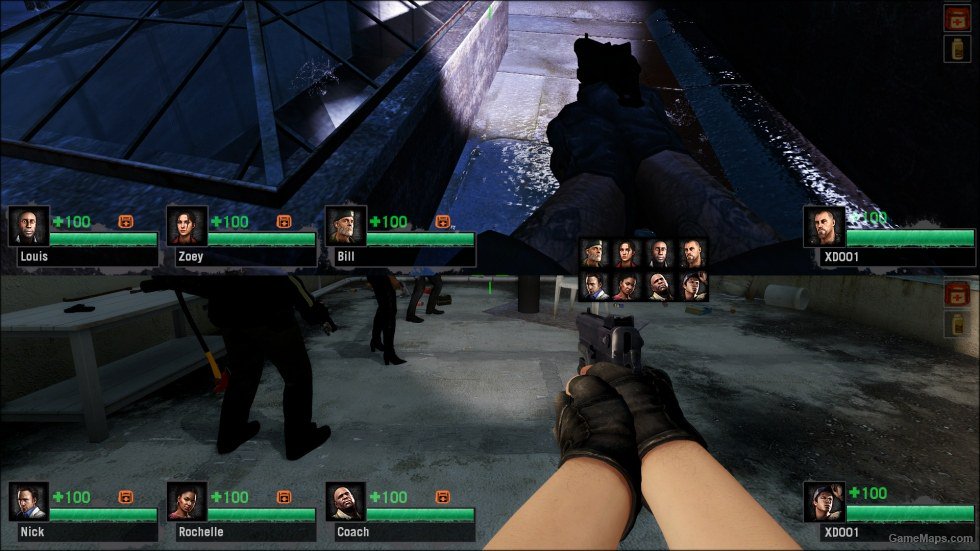Viewport: 980px width, 551px height.
Task: Click the Francis portrait on the XD001 panel
Action: click(x=825, y=227)
